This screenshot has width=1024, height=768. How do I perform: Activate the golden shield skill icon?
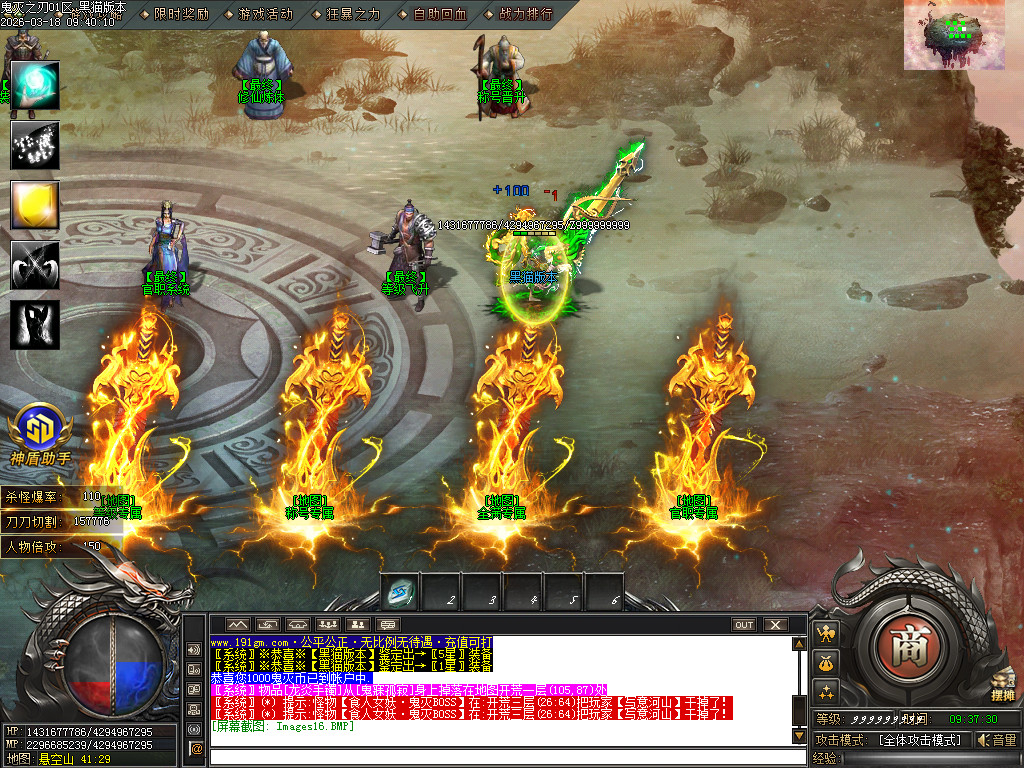tap(35, 205)
